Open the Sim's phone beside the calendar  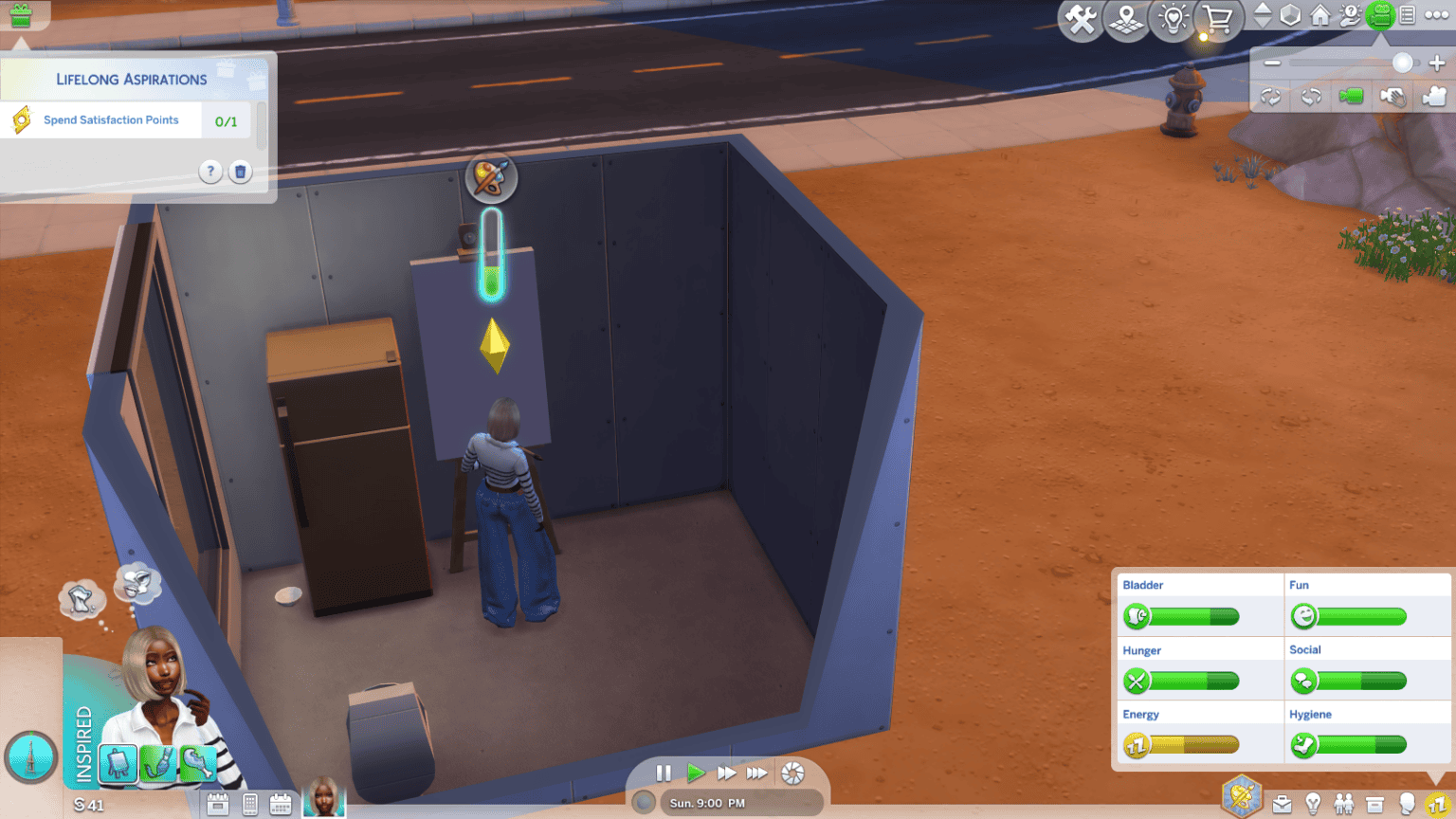tap(248, 803)
